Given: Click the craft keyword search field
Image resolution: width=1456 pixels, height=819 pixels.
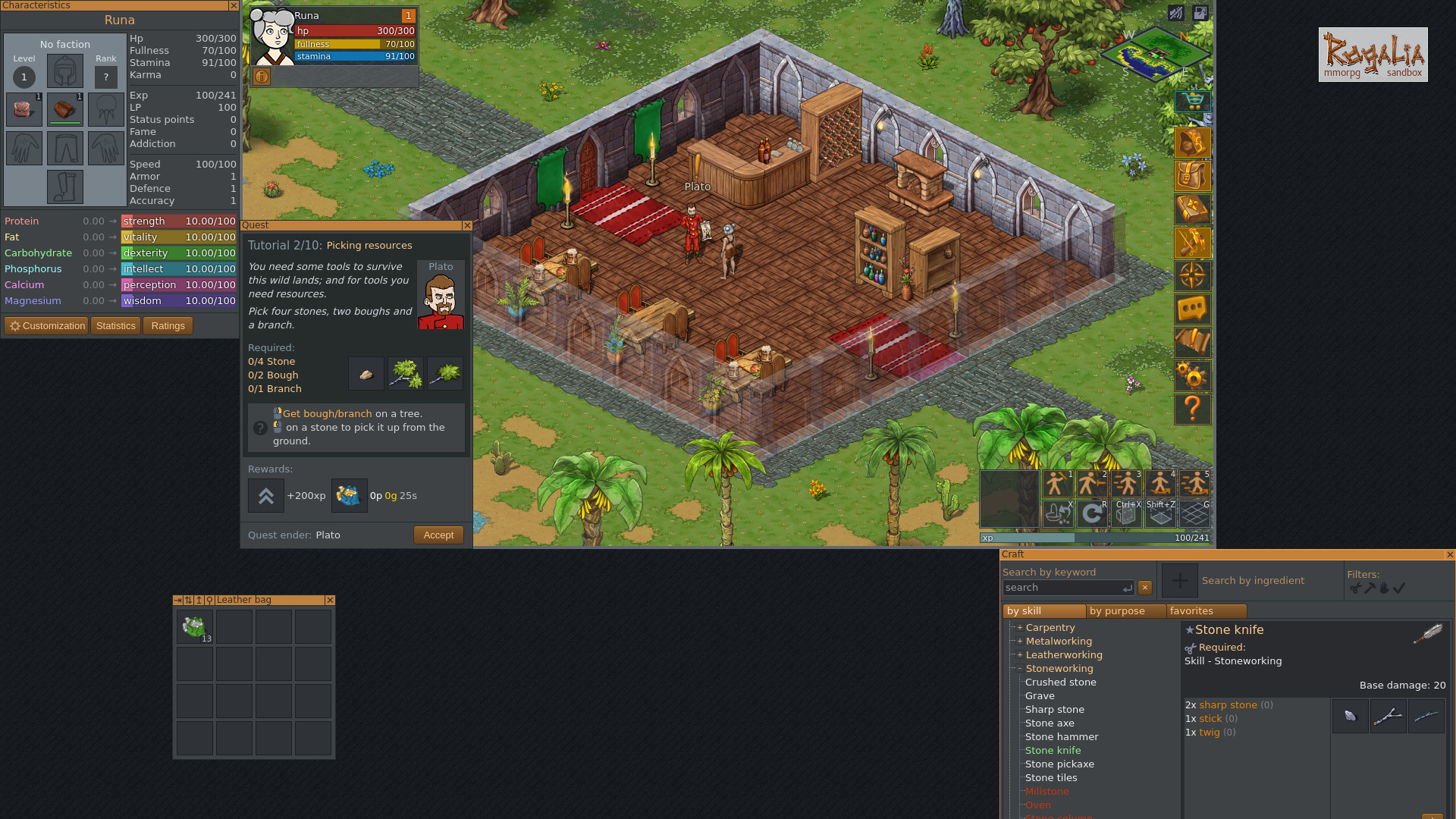Looking at the screenshot, I should coord(1063,588).
